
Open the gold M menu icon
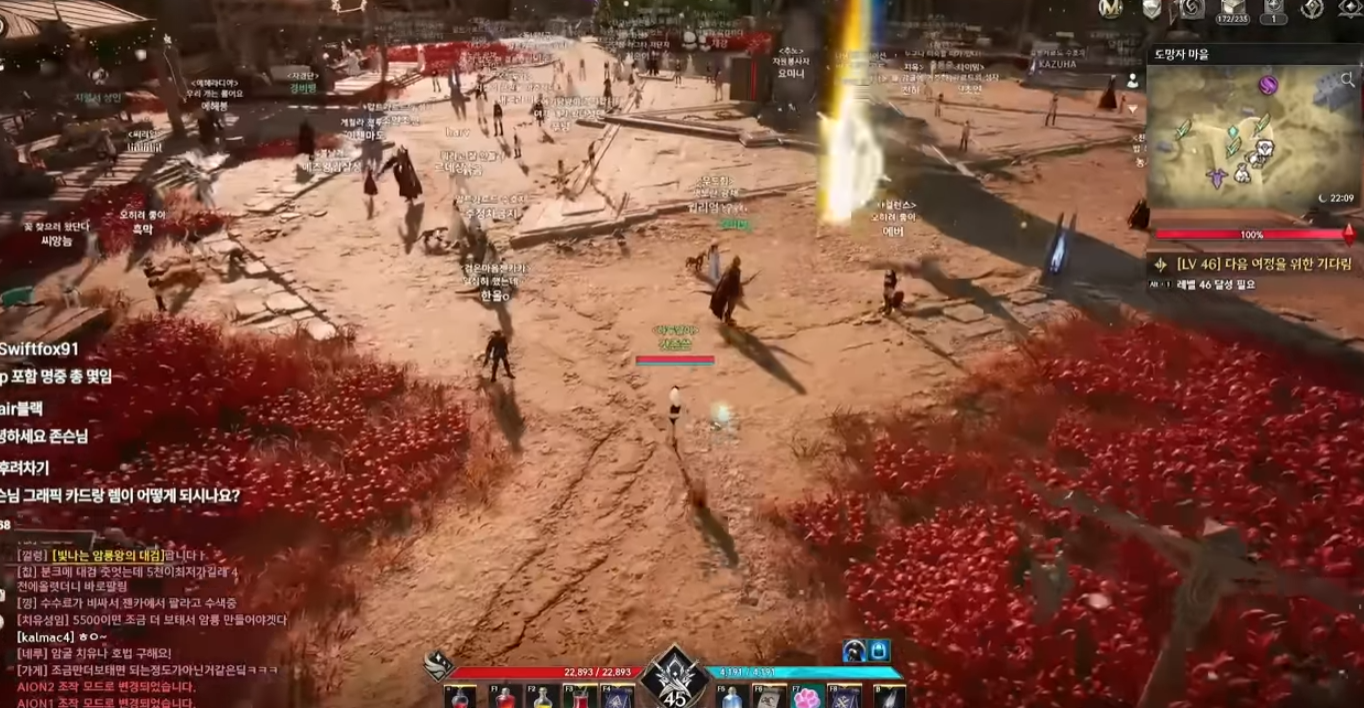1110,8
